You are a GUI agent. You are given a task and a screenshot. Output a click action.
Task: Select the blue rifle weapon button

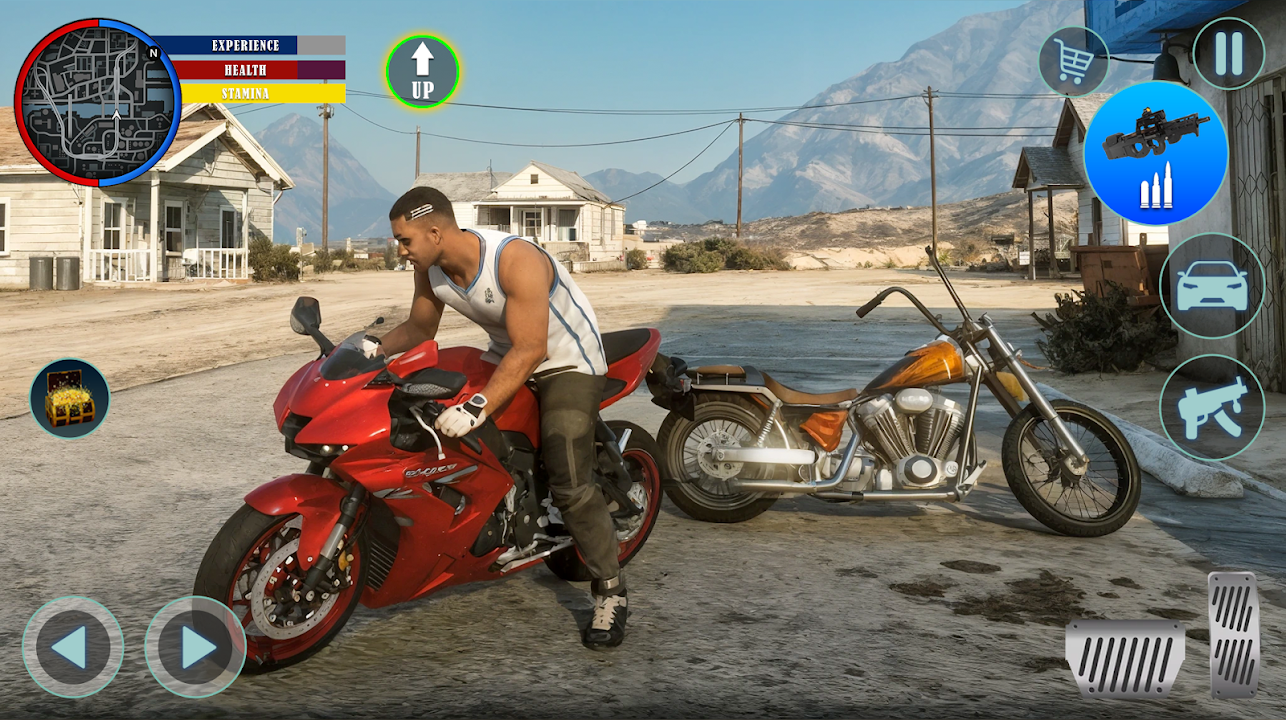tap(1155, 153)
